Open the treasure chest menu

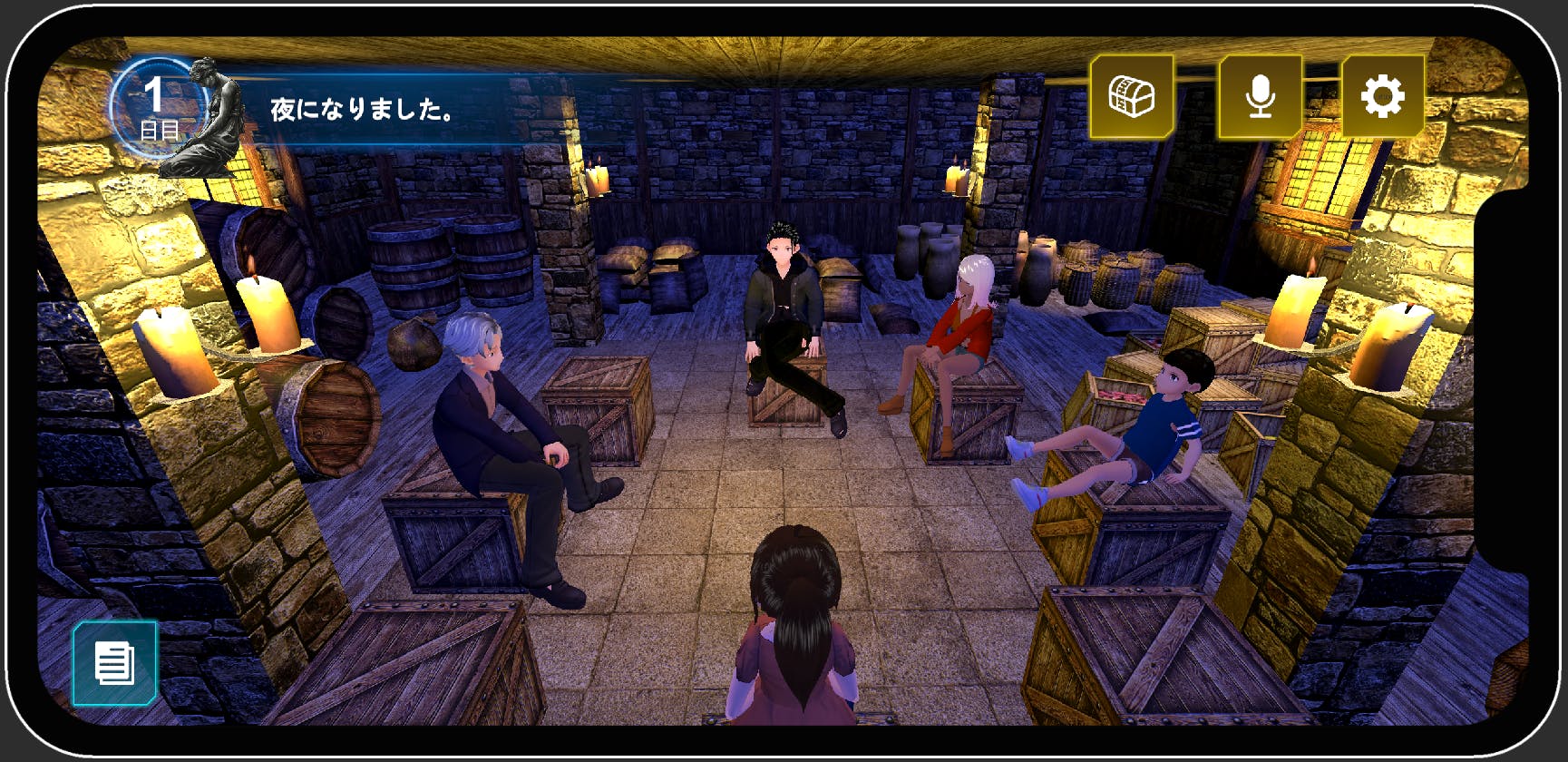(x=1131, y=96)
